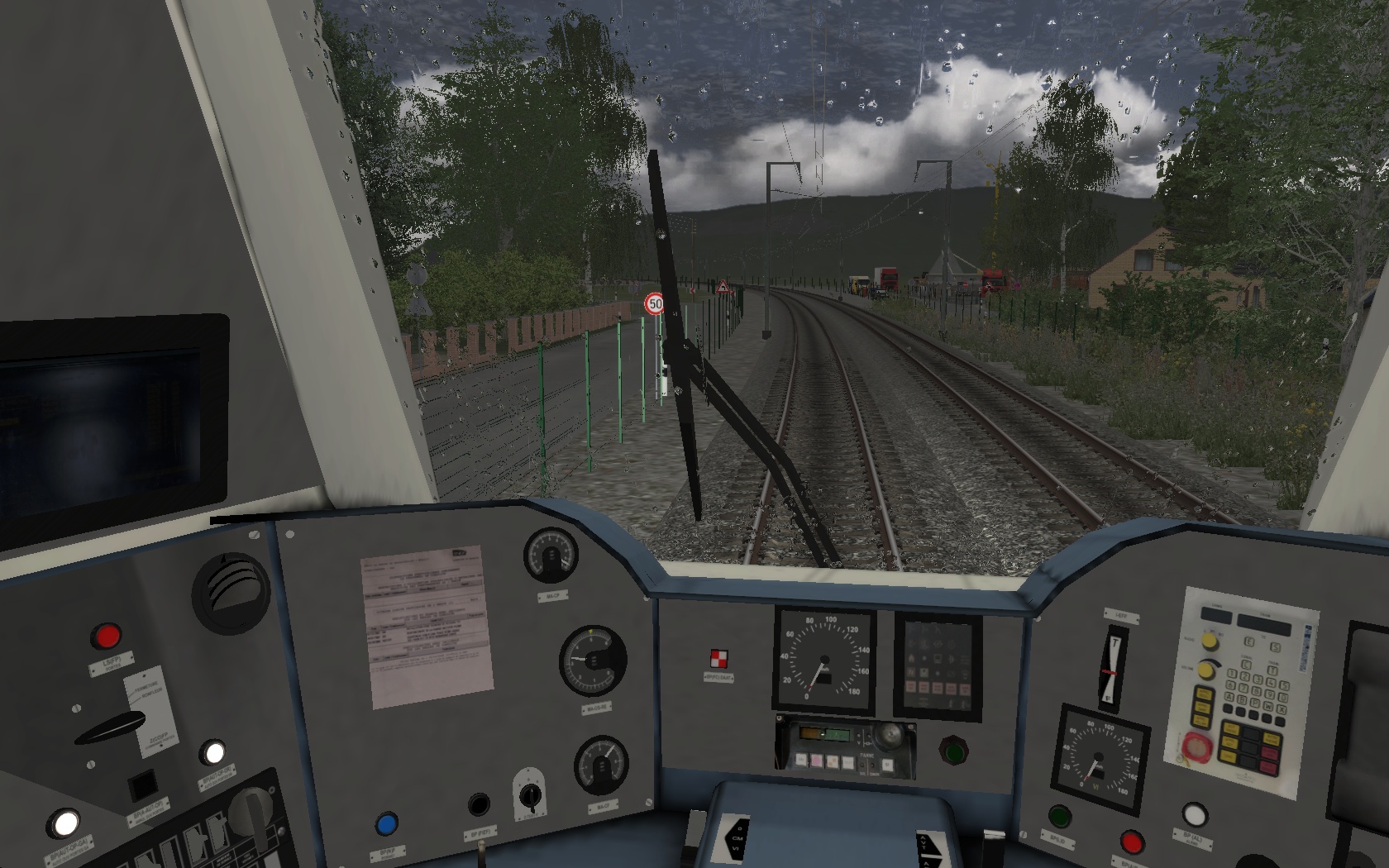Push the white BP (AL) alarm button
Image resolution: width=1389 pixels, height=868 pixels.
[x=1194, y=815]
